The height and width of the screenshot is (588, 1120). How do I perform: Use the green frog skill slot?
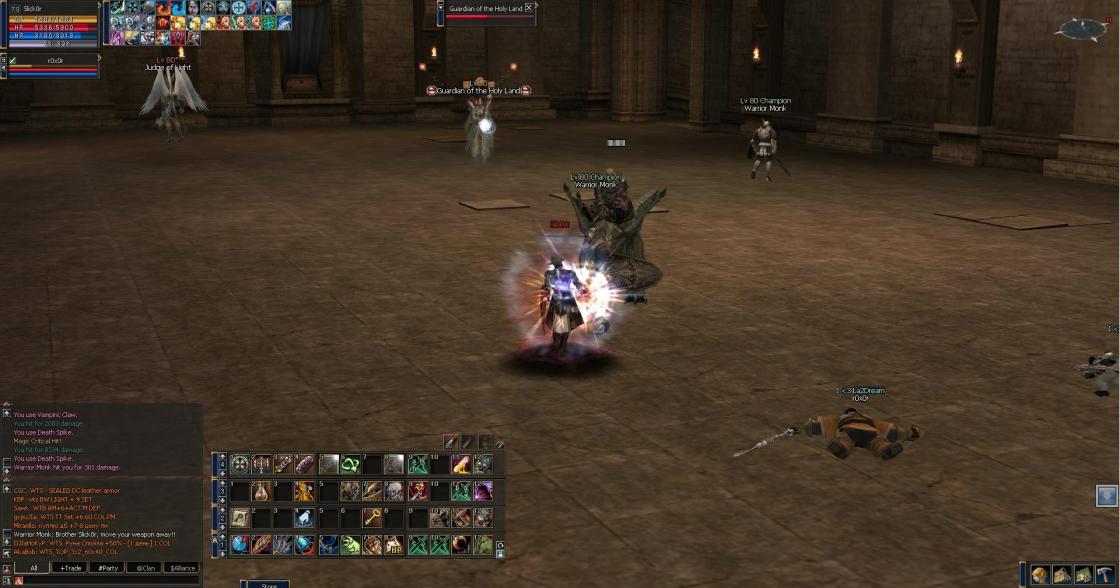350,544
